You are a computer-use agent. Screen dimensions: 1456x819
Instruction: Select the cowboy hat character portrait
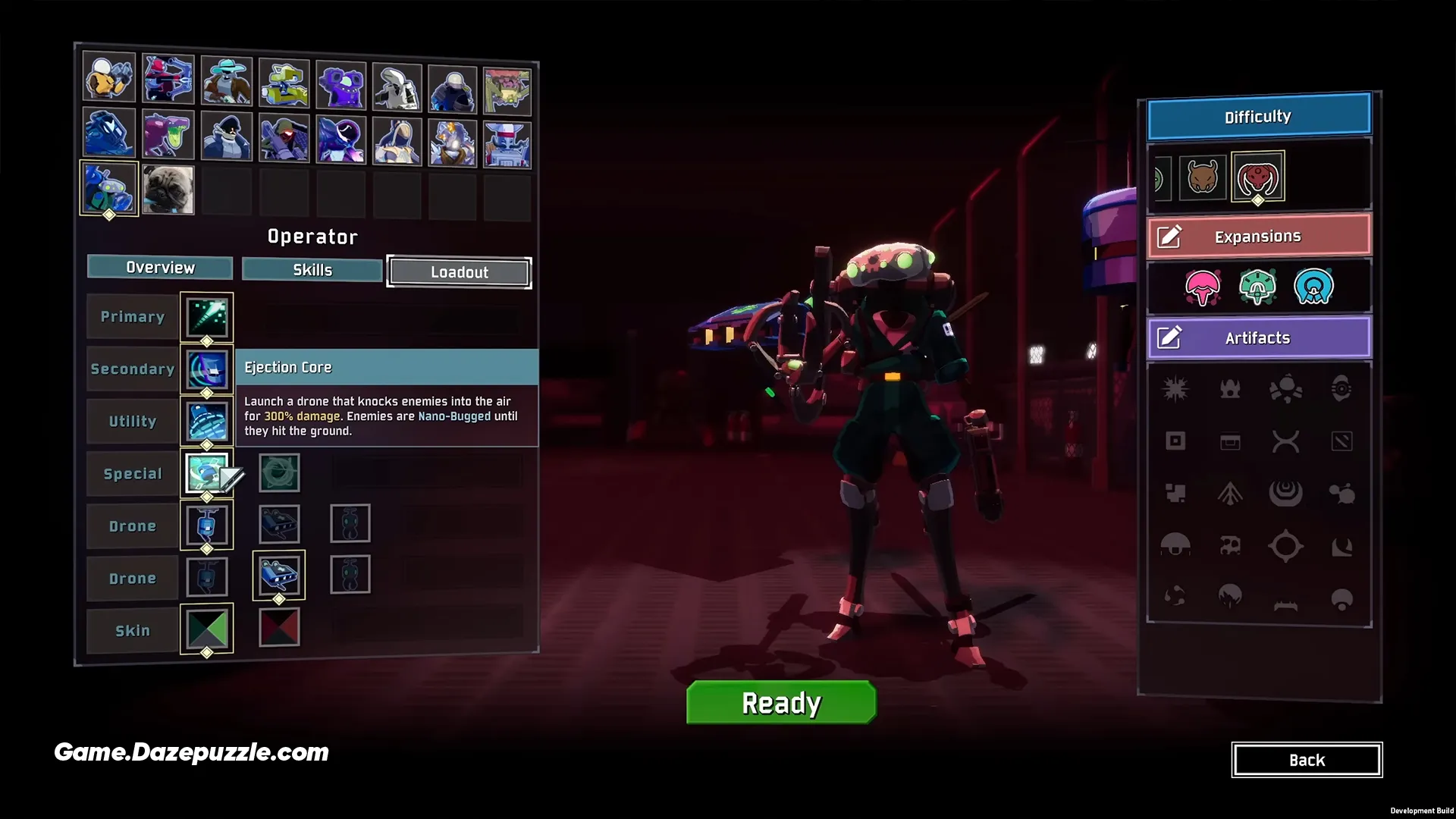pos(225,77)
